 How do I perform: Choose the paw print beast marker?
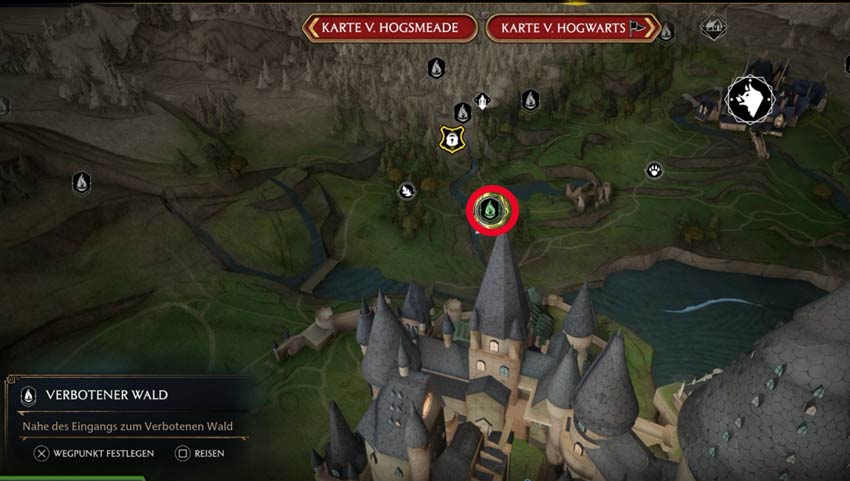[654, 170]
